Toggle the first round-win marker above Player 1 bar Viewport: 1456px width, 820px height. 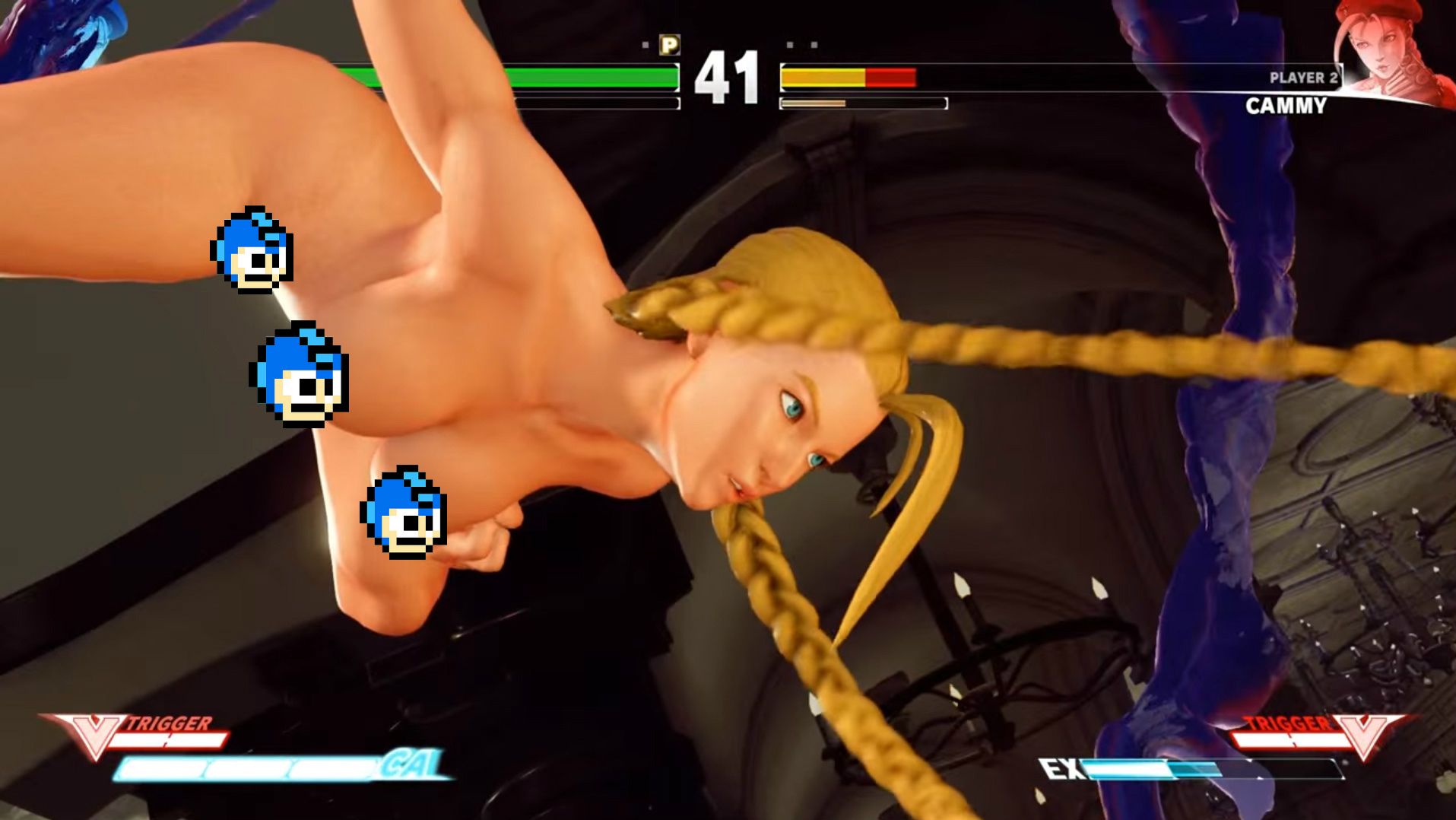[x=643, y=44]
